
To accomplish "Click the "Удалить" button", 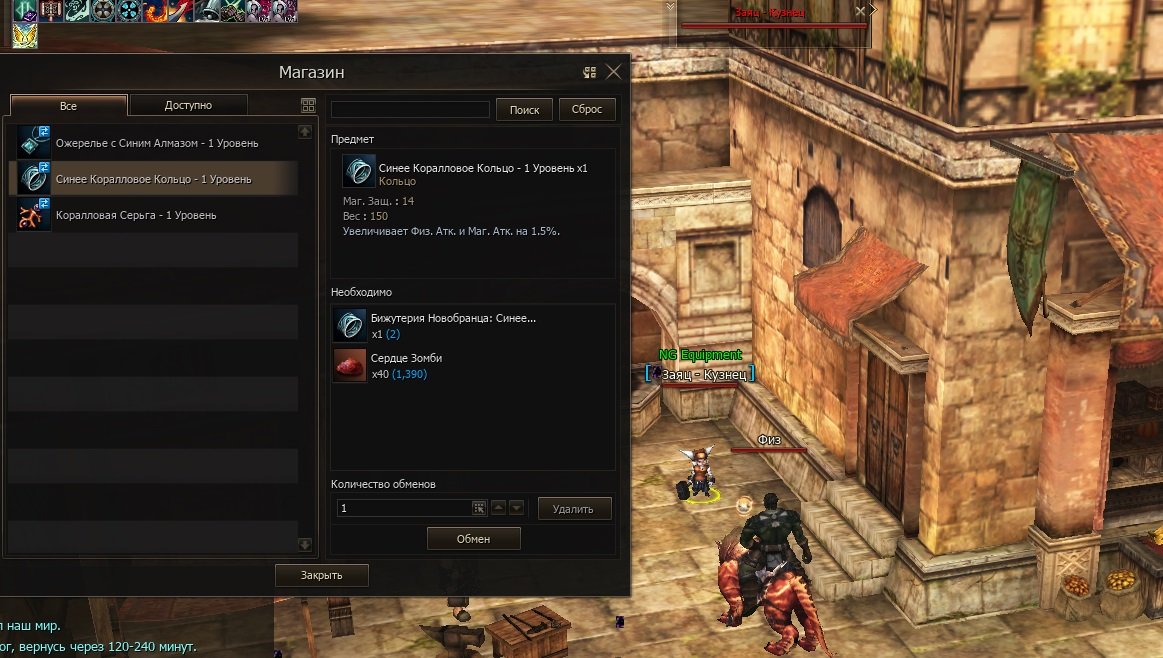I will click(x=574, y=509).
